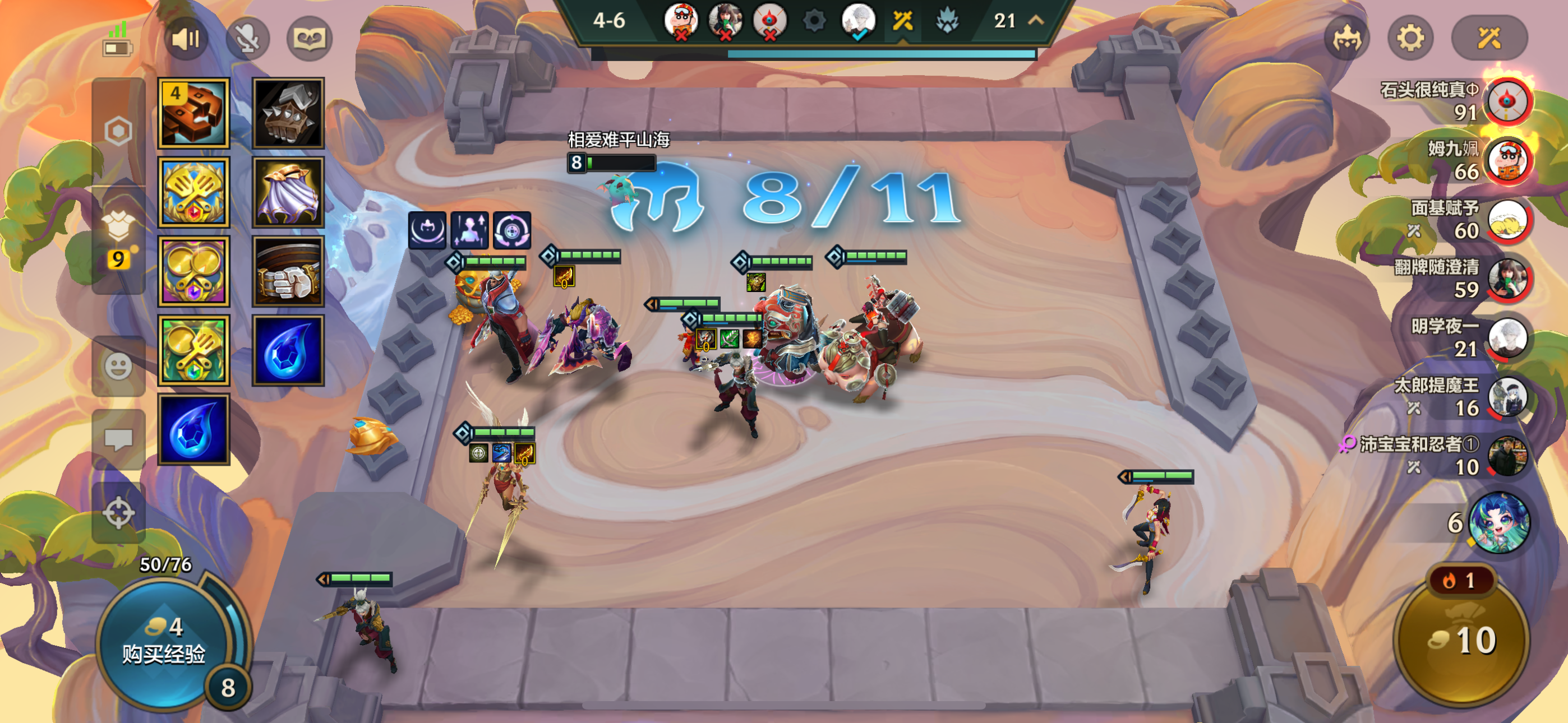The width and height of the screenshot is (1568, 723).
Task: Select the purple cloak item
Action: click(288, 192)
